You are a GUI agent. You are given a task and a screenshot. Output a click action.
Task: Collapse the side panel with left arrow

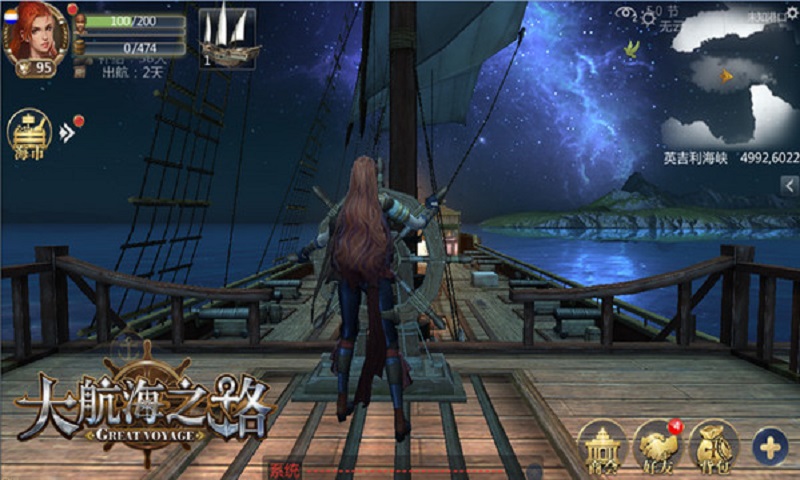(789, 185)
